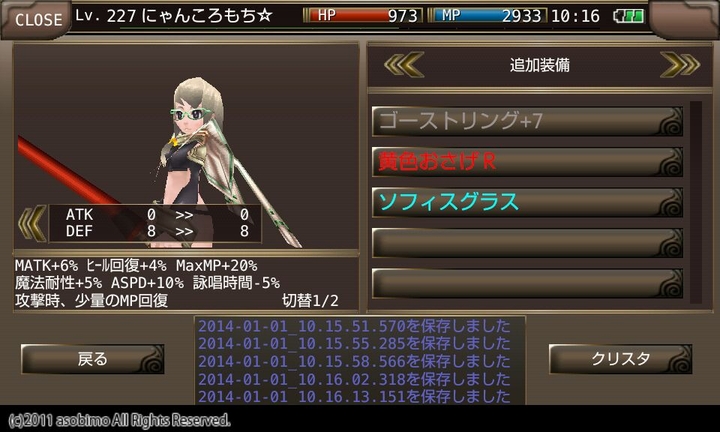
Task: Select the ゴーストリング+7 equipment row
Action: [527, 122]
